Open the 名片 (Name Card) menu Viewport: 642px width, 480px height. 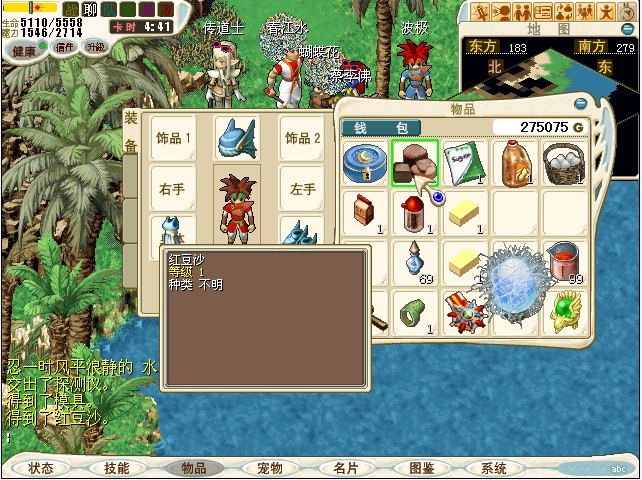pyautogui.click(x=346, y=467)
